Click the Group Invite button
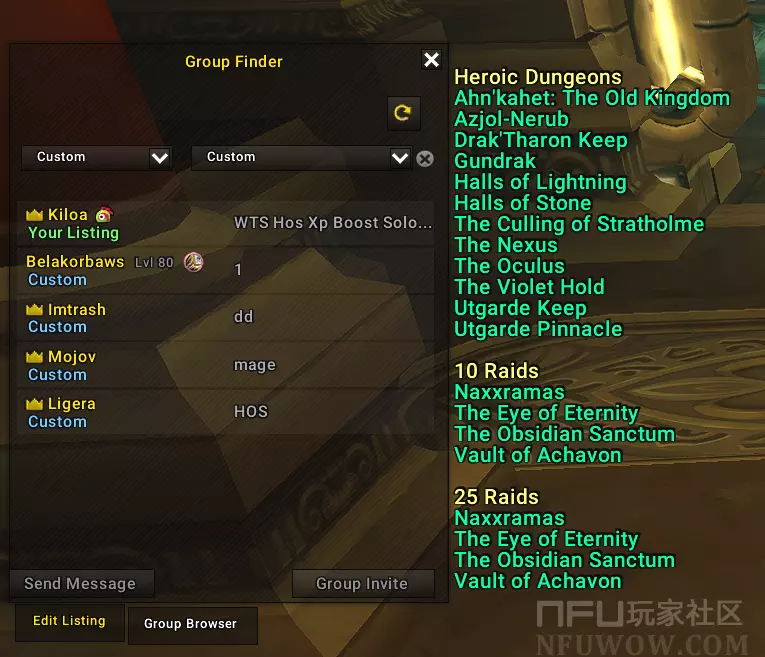The height and width of the screenshot is (657, 765). (x=362, y=584)
